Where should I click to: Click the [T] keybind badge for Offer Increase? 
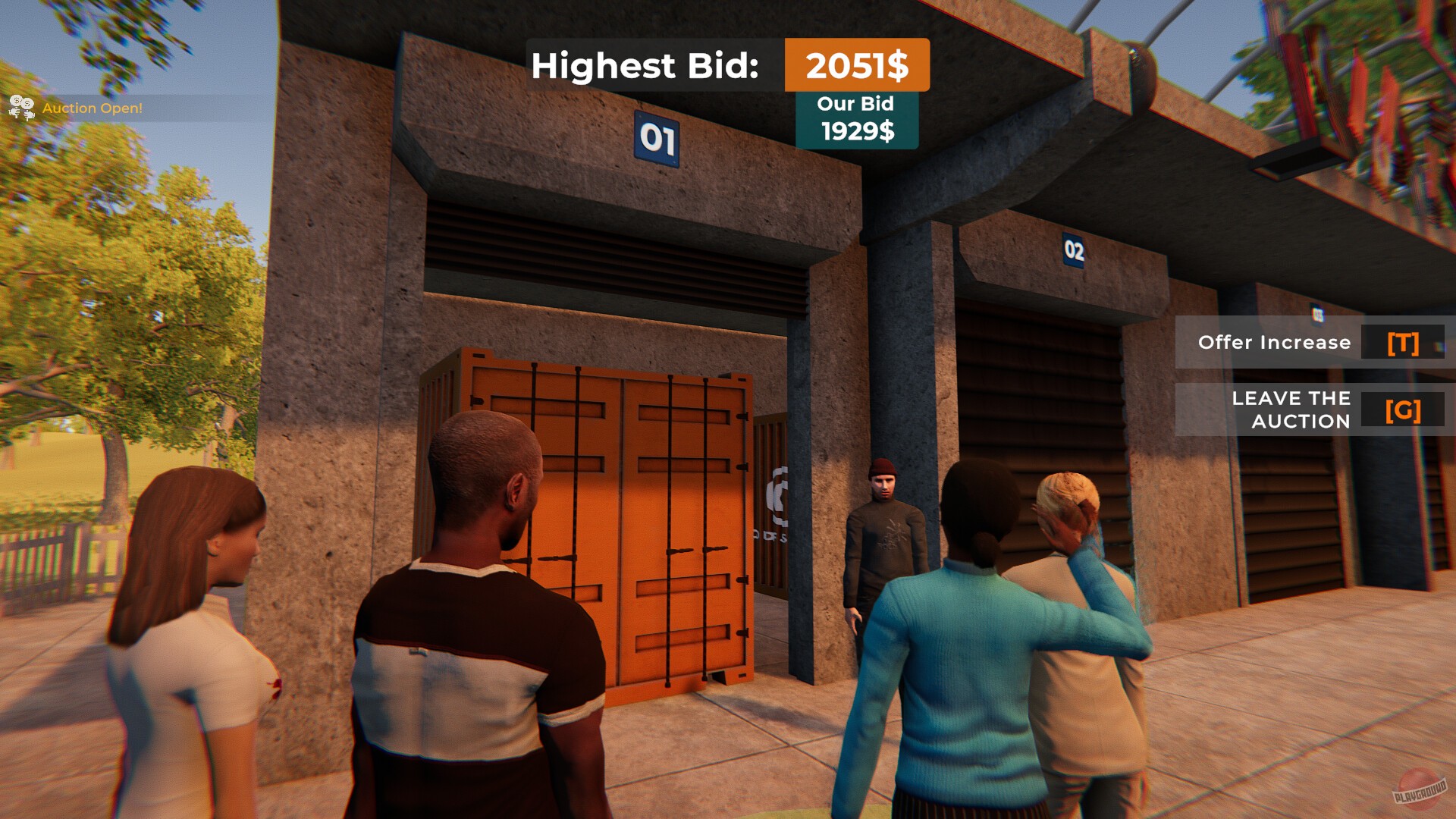[1404, 343]
